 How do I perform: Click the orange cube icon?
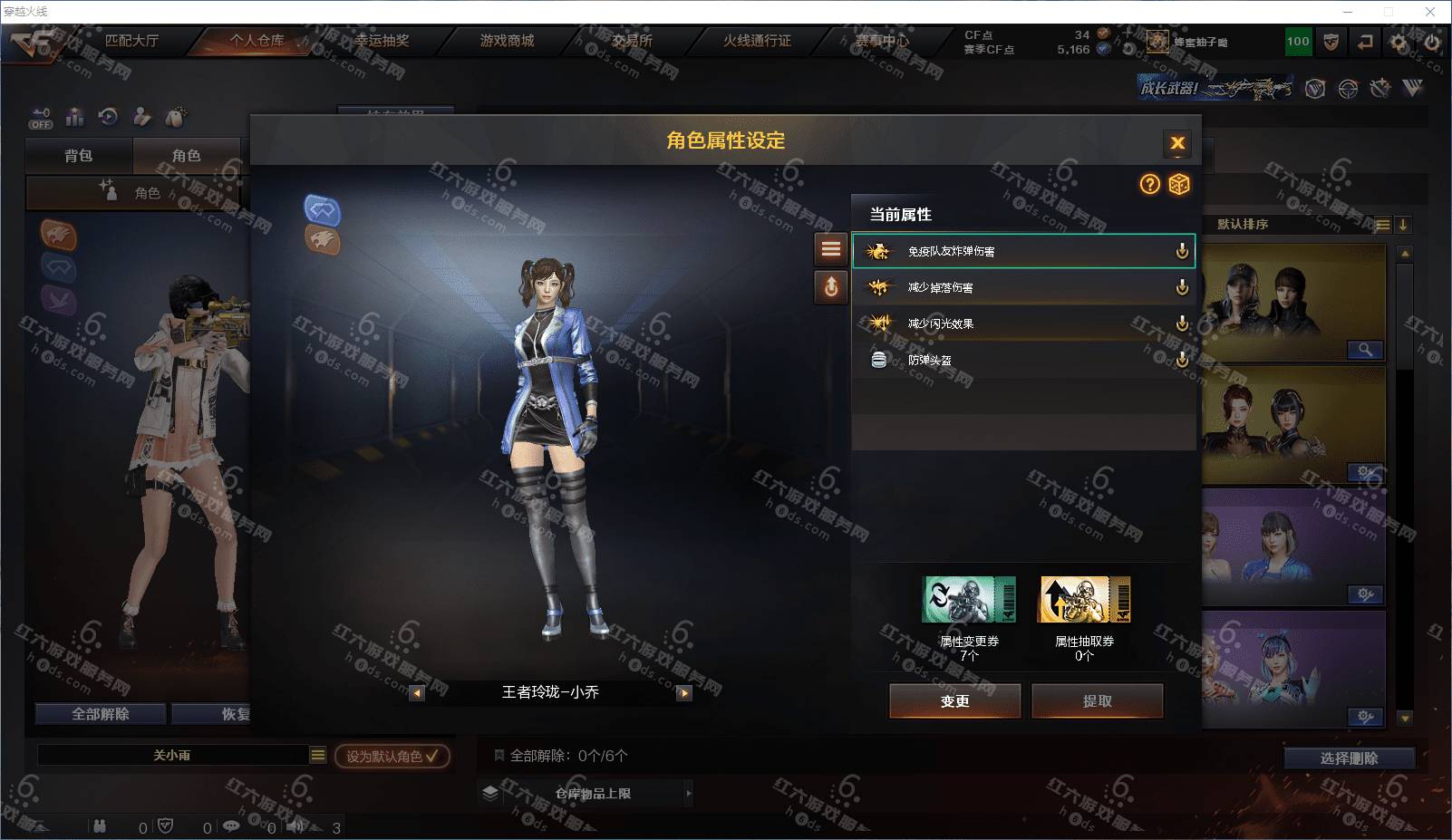click(x=1178, y=185)
